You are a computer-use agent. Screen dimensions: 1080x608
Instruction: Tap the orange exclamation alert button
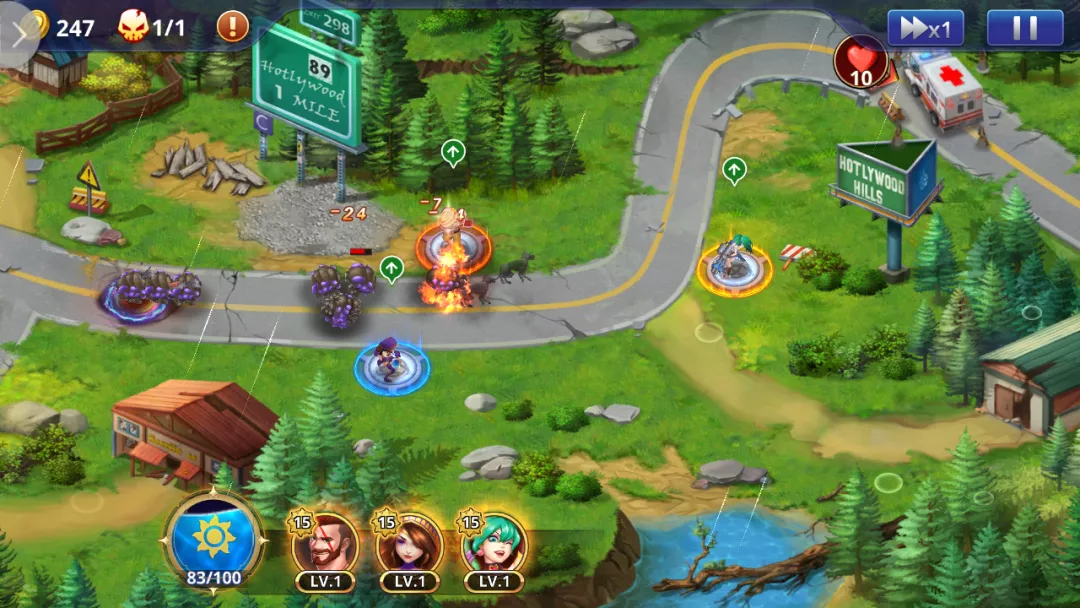[233, 26]
